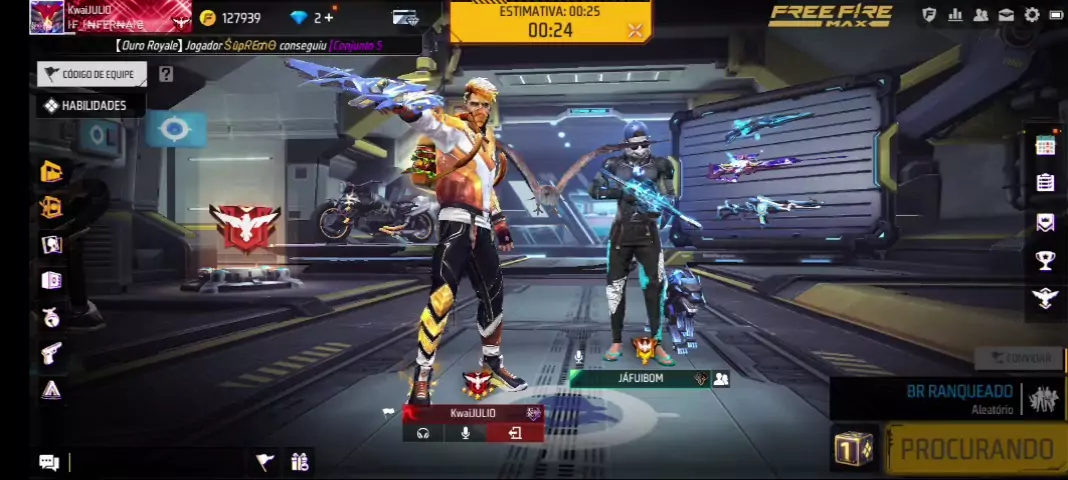
Task: Open the leaderboard bar chart icon
Action: (x=955, y=15)
